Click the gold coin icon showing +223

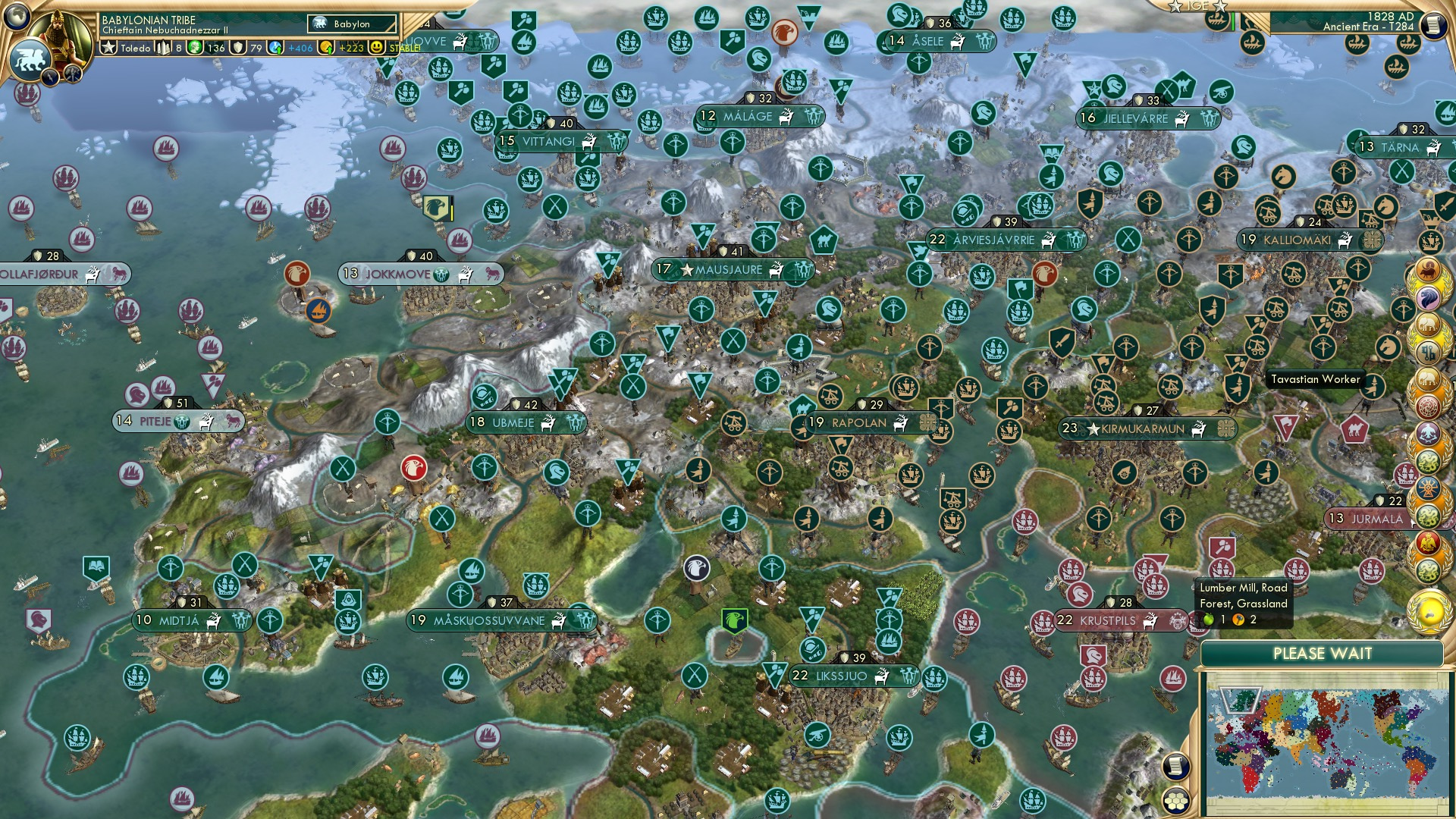[x=325, y=47]
